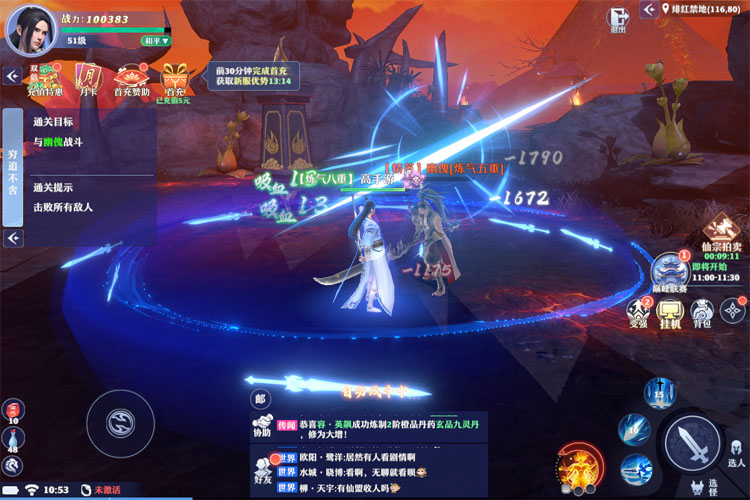Open the 巅峰联赛 league event
Image resolution: width=750 pixels, height=500 pixels.
(x=668, y=271)
